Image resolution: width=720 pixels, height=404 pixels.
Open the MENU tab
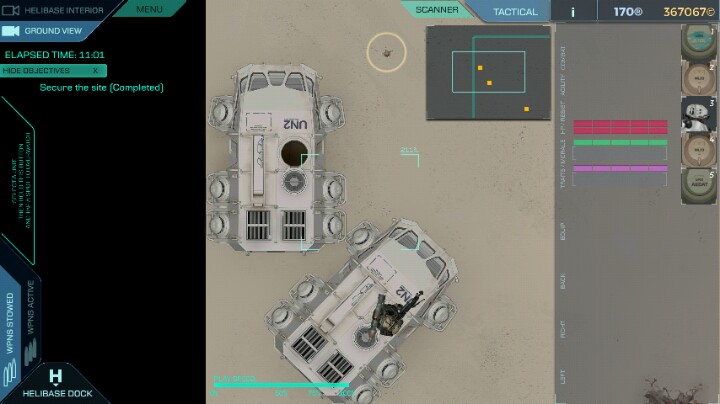pyautogui.click(x=149, y=9)
